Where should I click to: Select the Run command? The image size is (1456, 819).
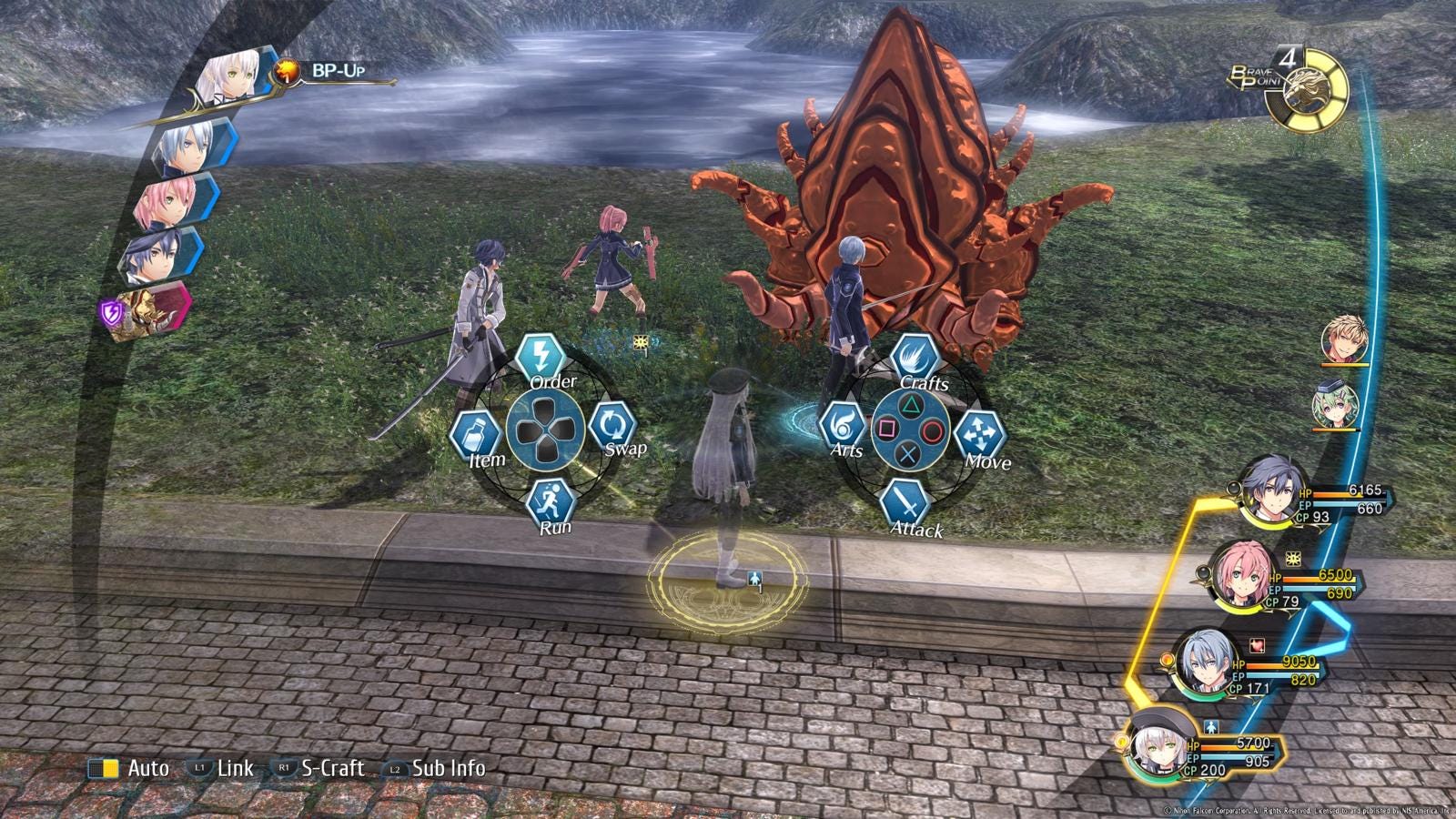tap(551, 501)
